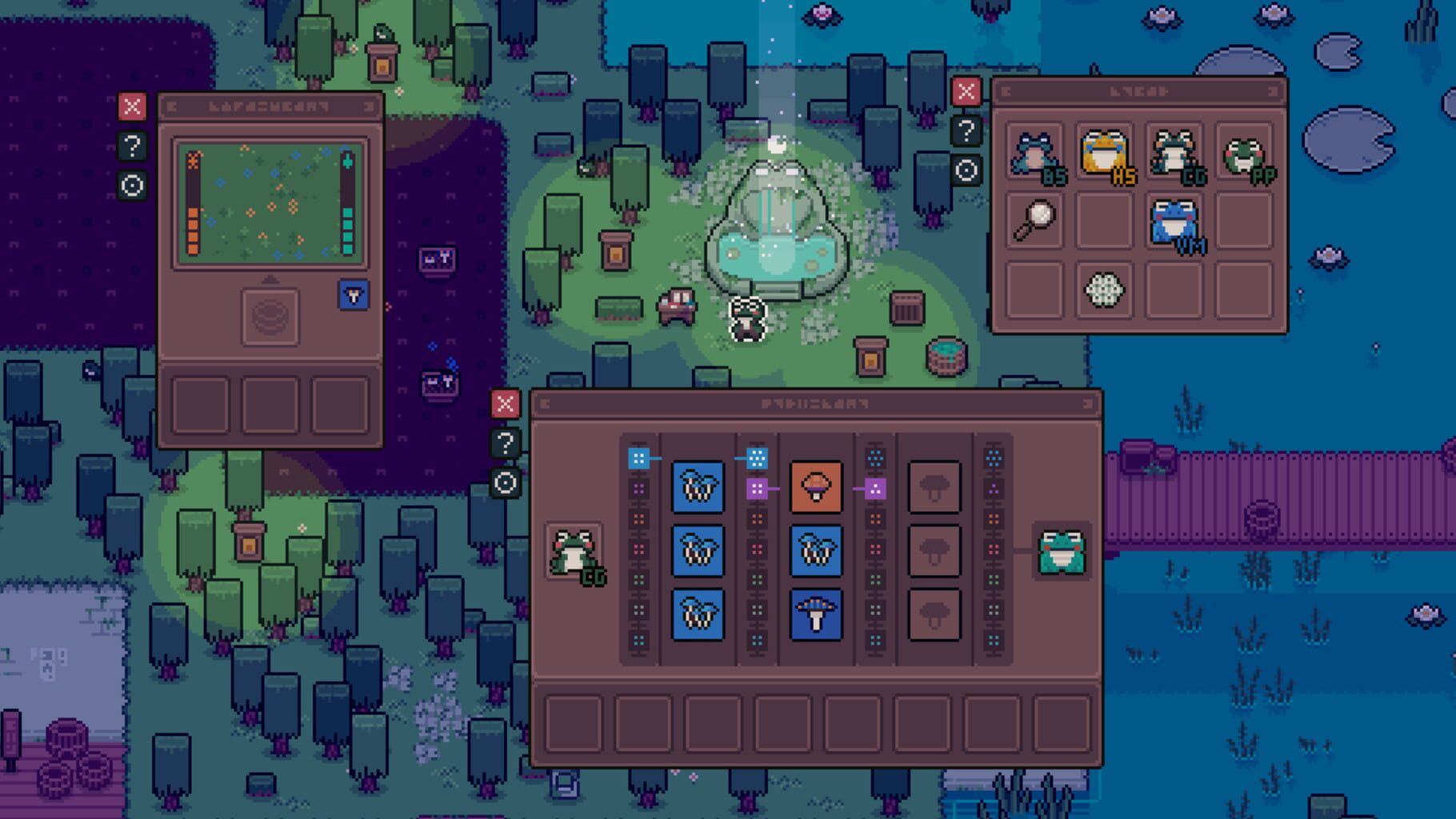The height and width of the screenshot is (819, 1456).
Task: Click the right chevron on the breeding panel title bar
Action: 1086,404
